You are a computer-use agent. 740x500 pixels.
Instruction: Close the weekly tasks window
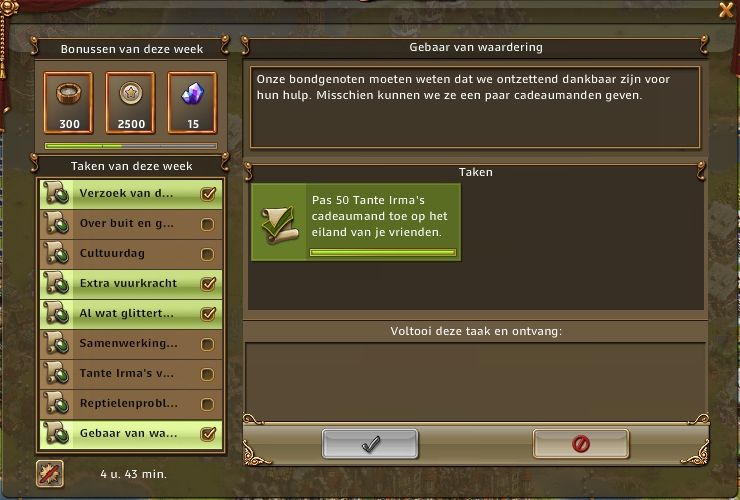click(726, 10)
